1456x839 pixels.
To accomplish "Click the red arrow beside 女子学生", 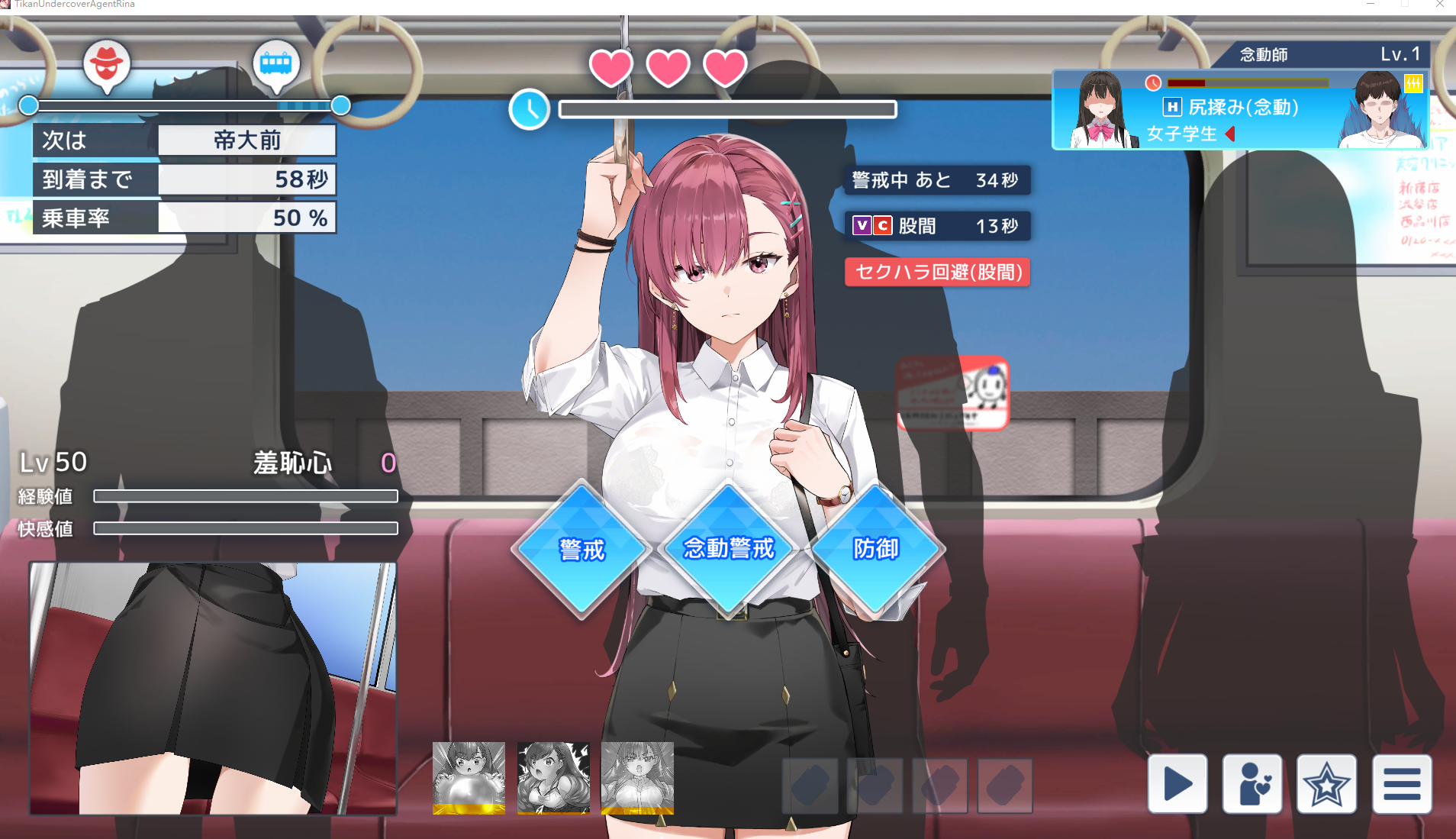I will point(1230,133).
